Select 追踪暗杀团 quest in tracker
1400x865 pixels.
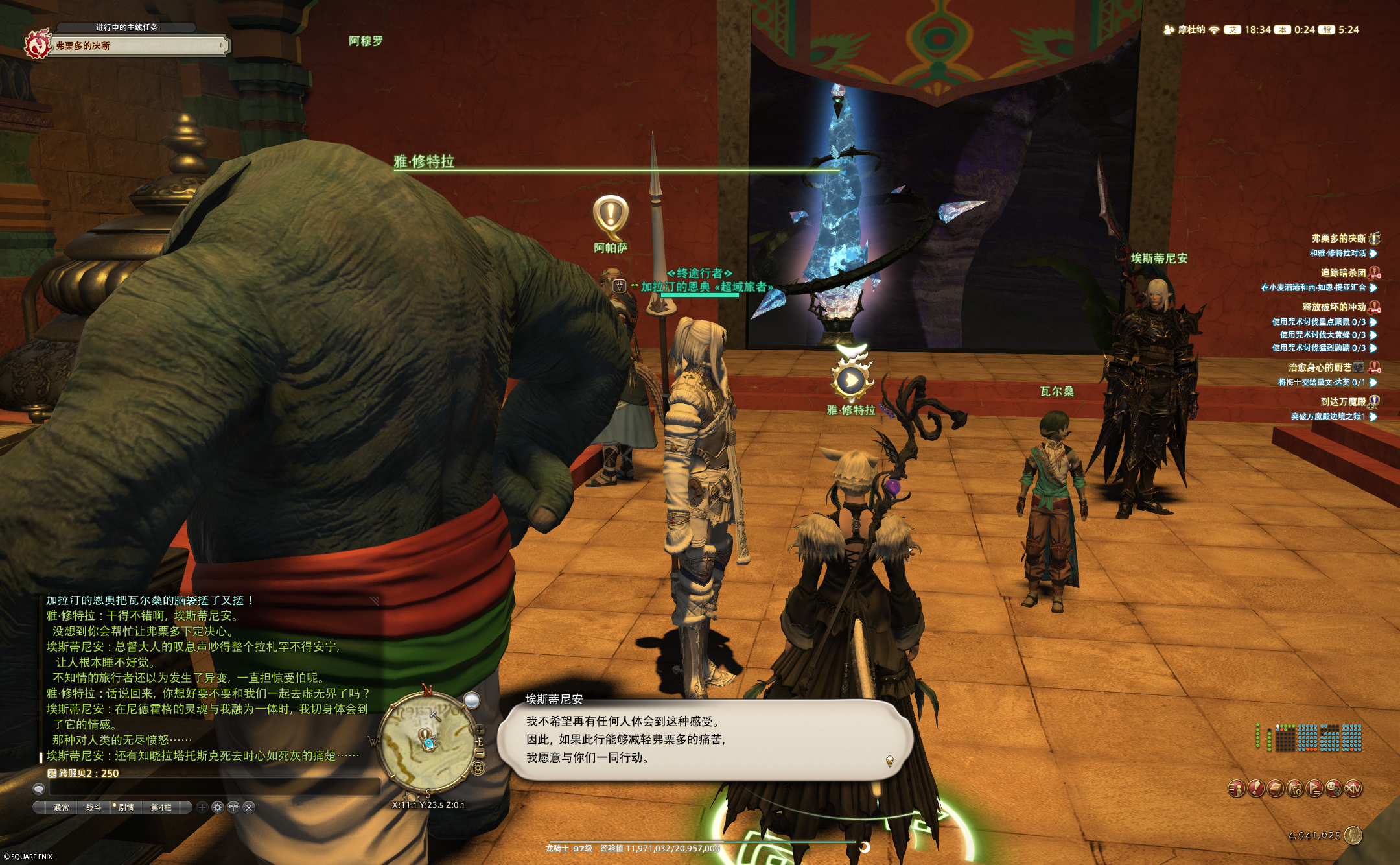click(1343, 273)
